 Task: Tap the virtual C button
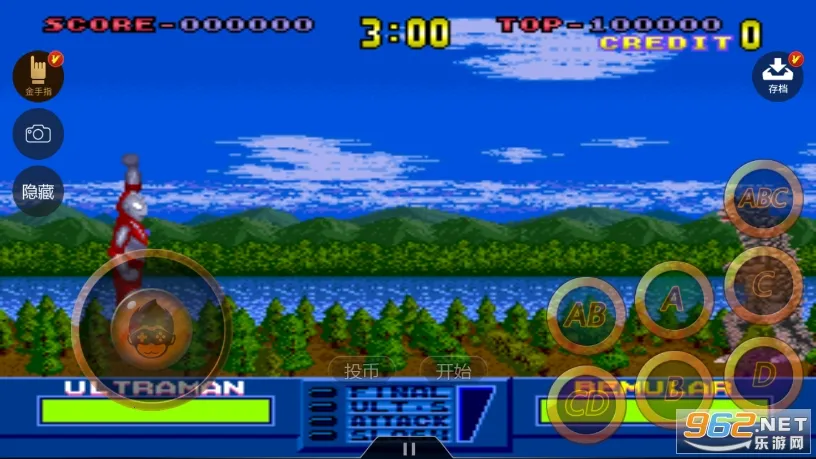[x=763, y=285]
